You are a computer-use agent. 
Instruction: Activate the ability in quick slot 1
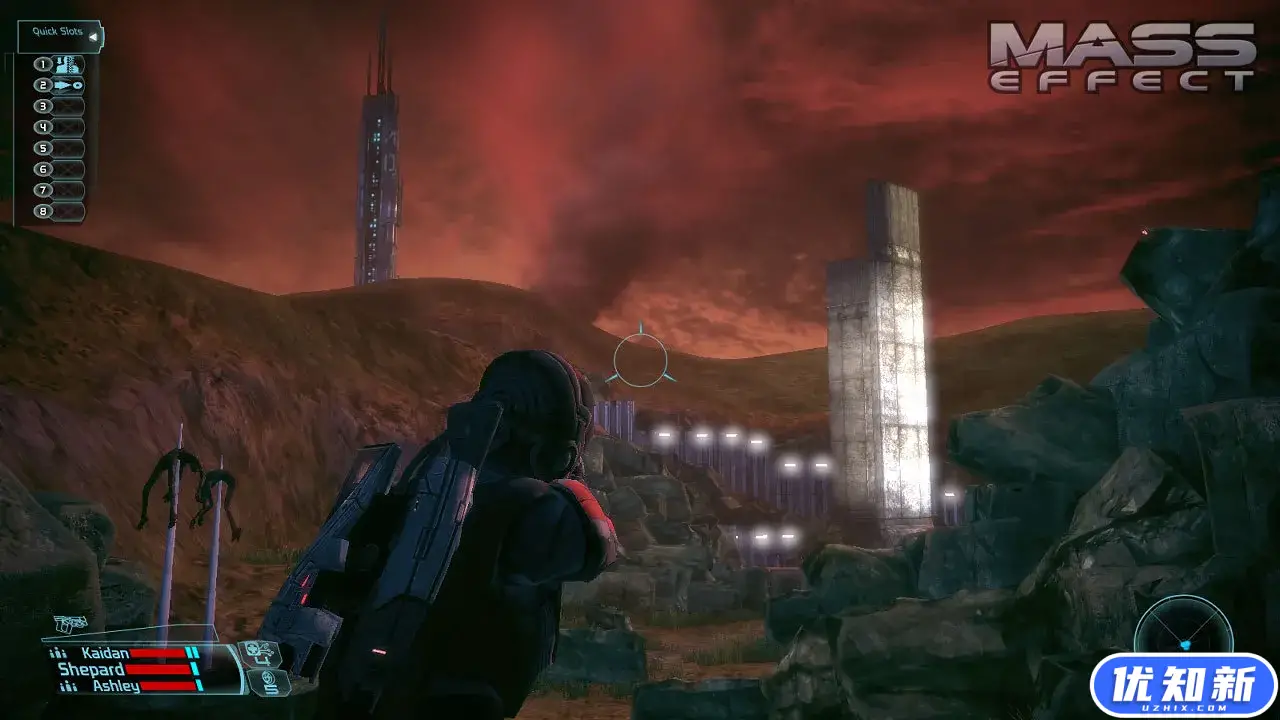pyautogui.click(x=67, y=65)
